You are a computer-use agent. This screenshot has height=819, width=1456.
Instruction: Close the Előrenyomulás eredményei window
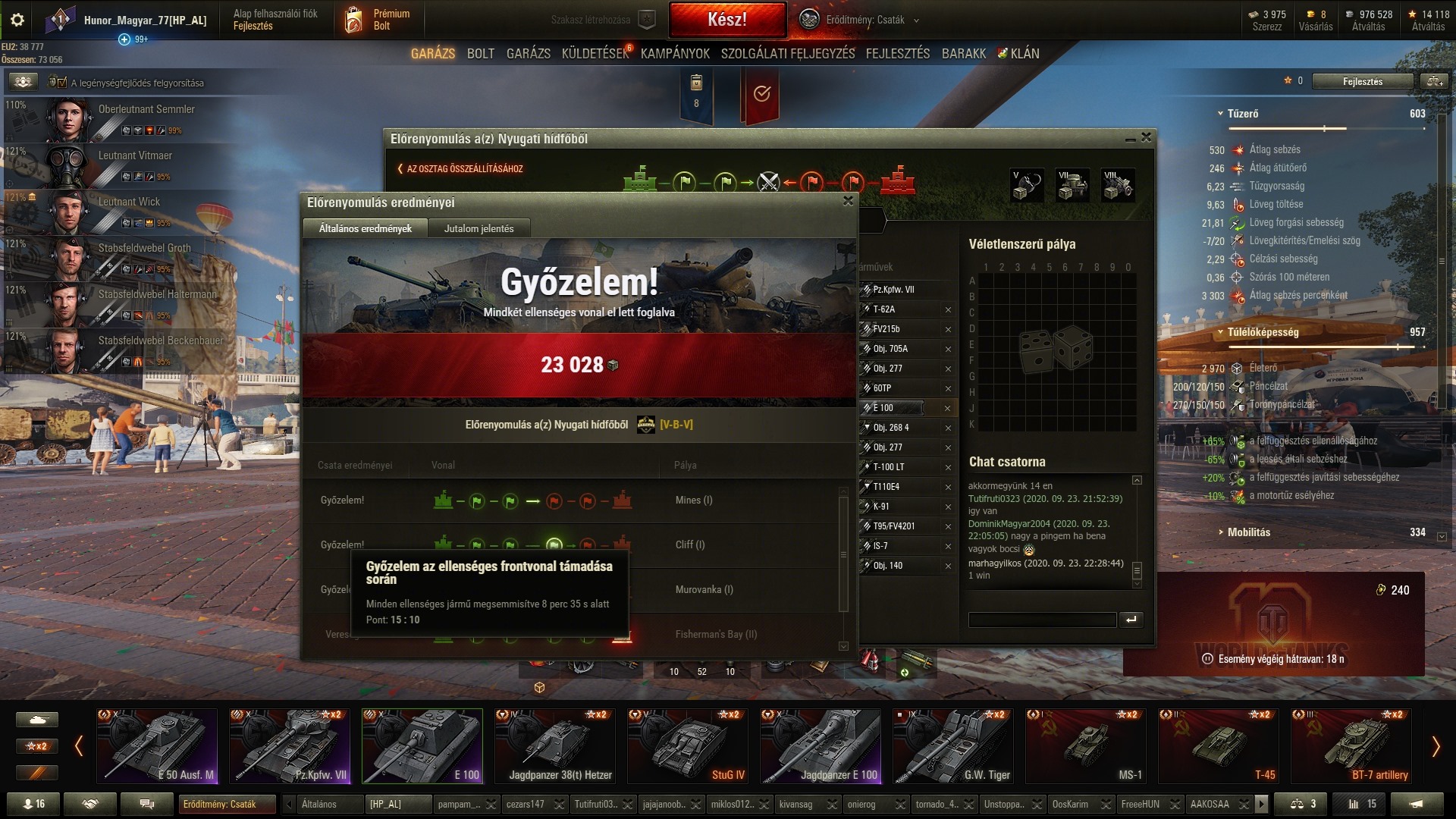848,201
